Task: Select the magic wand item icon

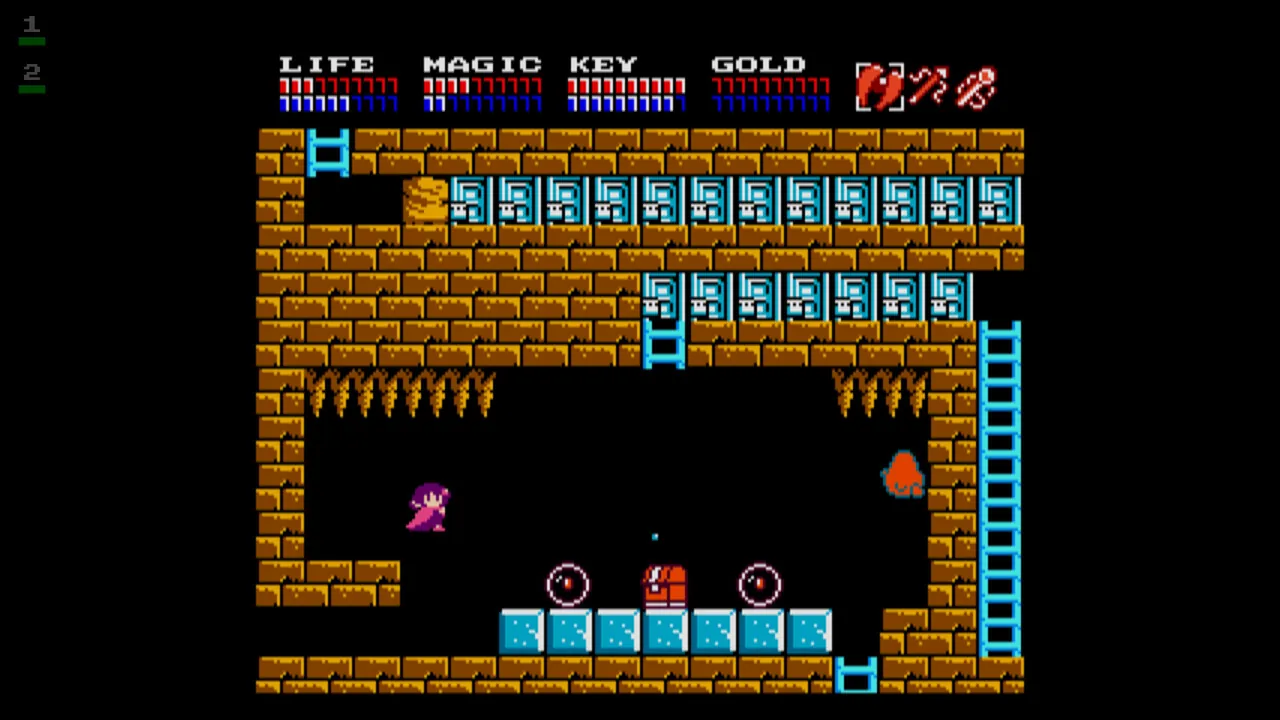Action: click(x=930, y=87)
